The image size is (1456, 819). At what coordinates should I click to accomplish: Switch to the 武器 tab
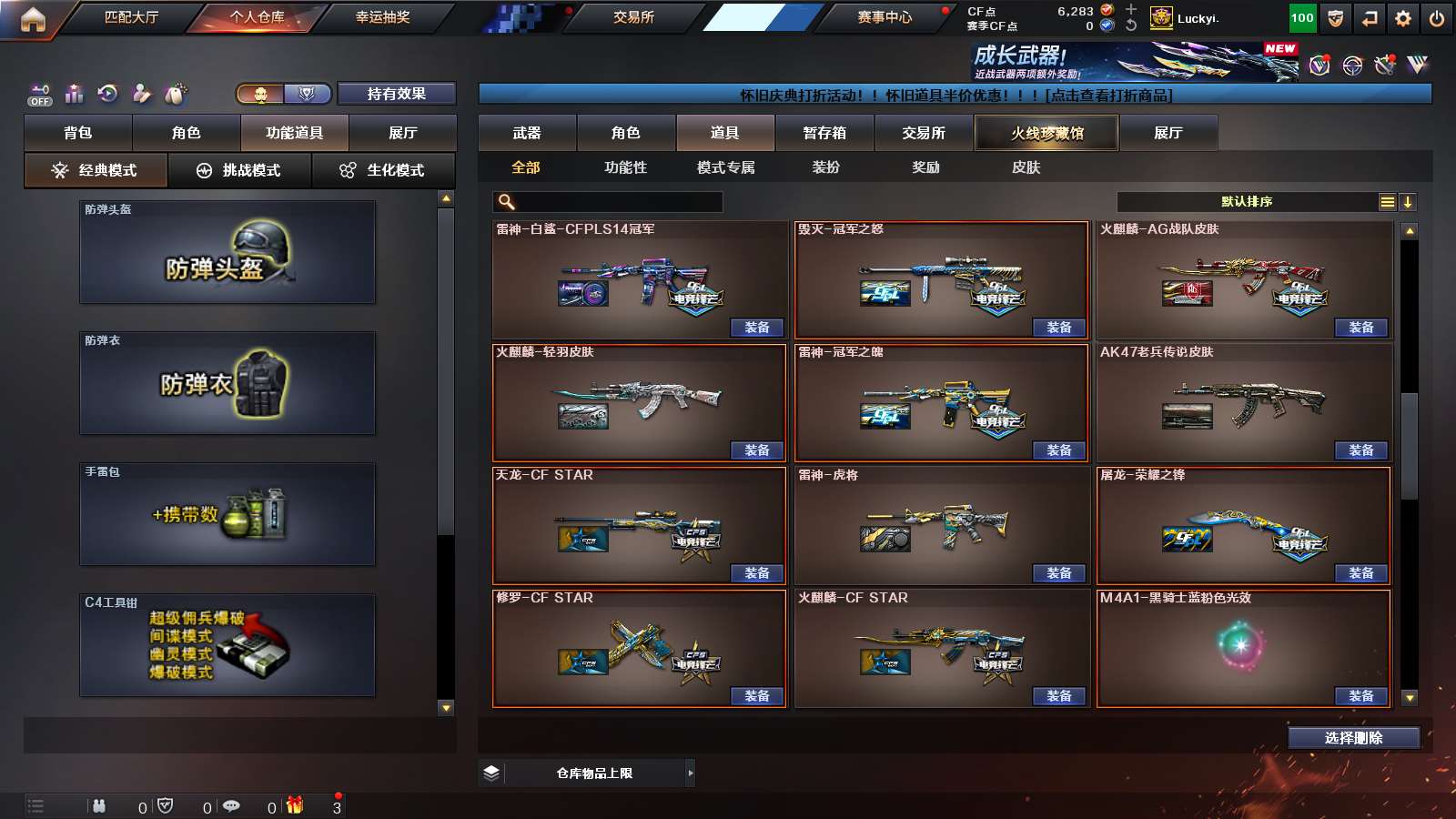(527, 133)
